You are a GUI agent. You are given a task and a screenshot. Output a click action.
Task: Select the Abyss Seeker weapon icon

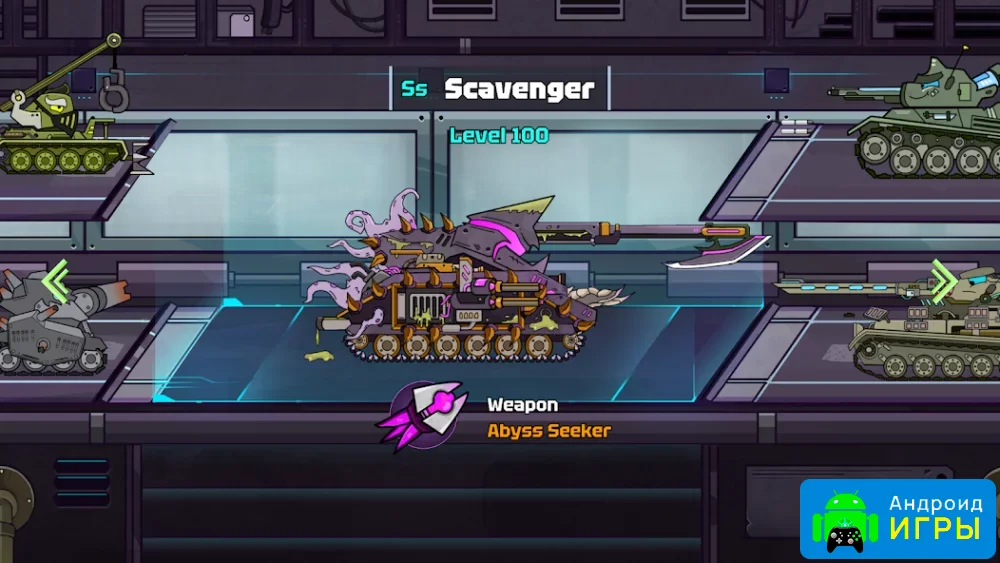point(421,416)
